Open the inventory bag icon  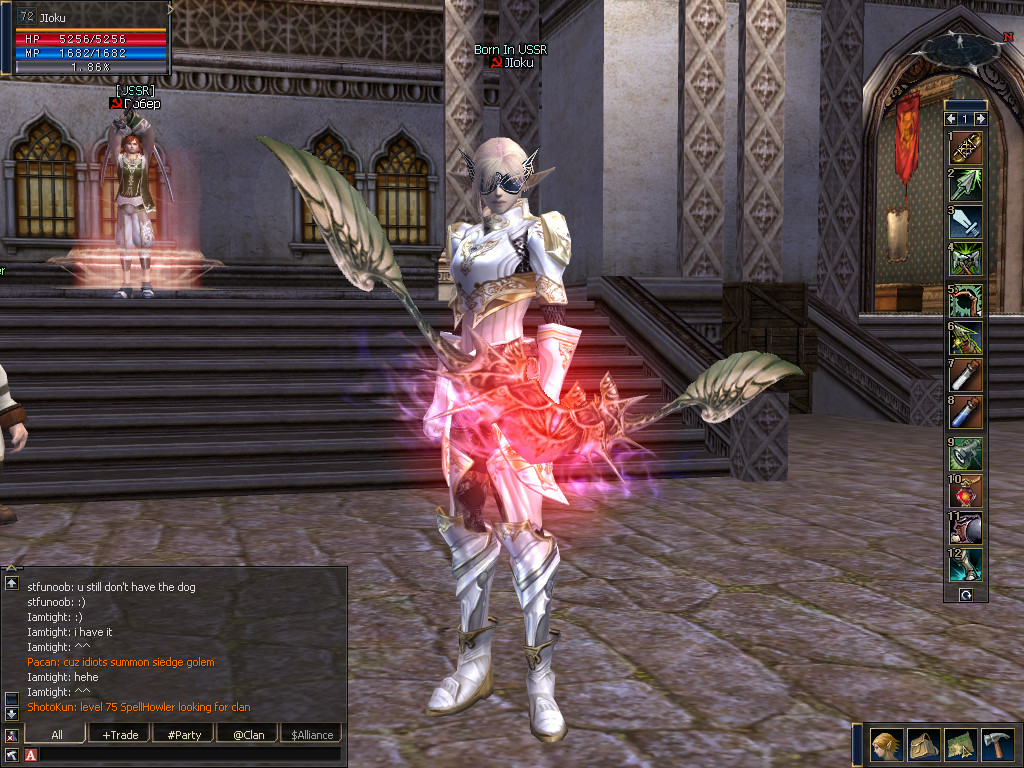[x=923, y=744]
